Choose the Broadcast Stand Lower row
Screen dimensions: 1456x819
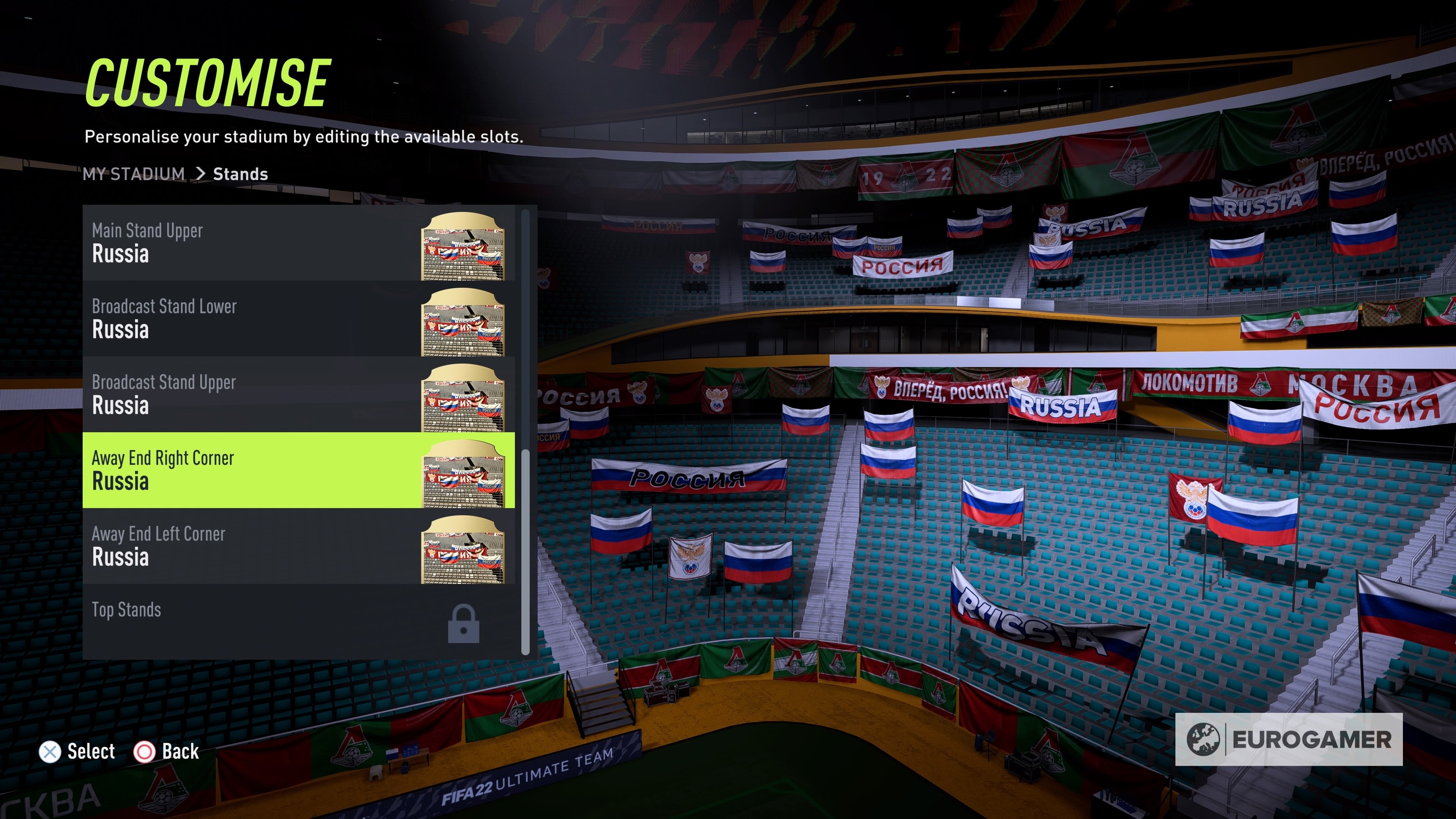tap(298, 319)
